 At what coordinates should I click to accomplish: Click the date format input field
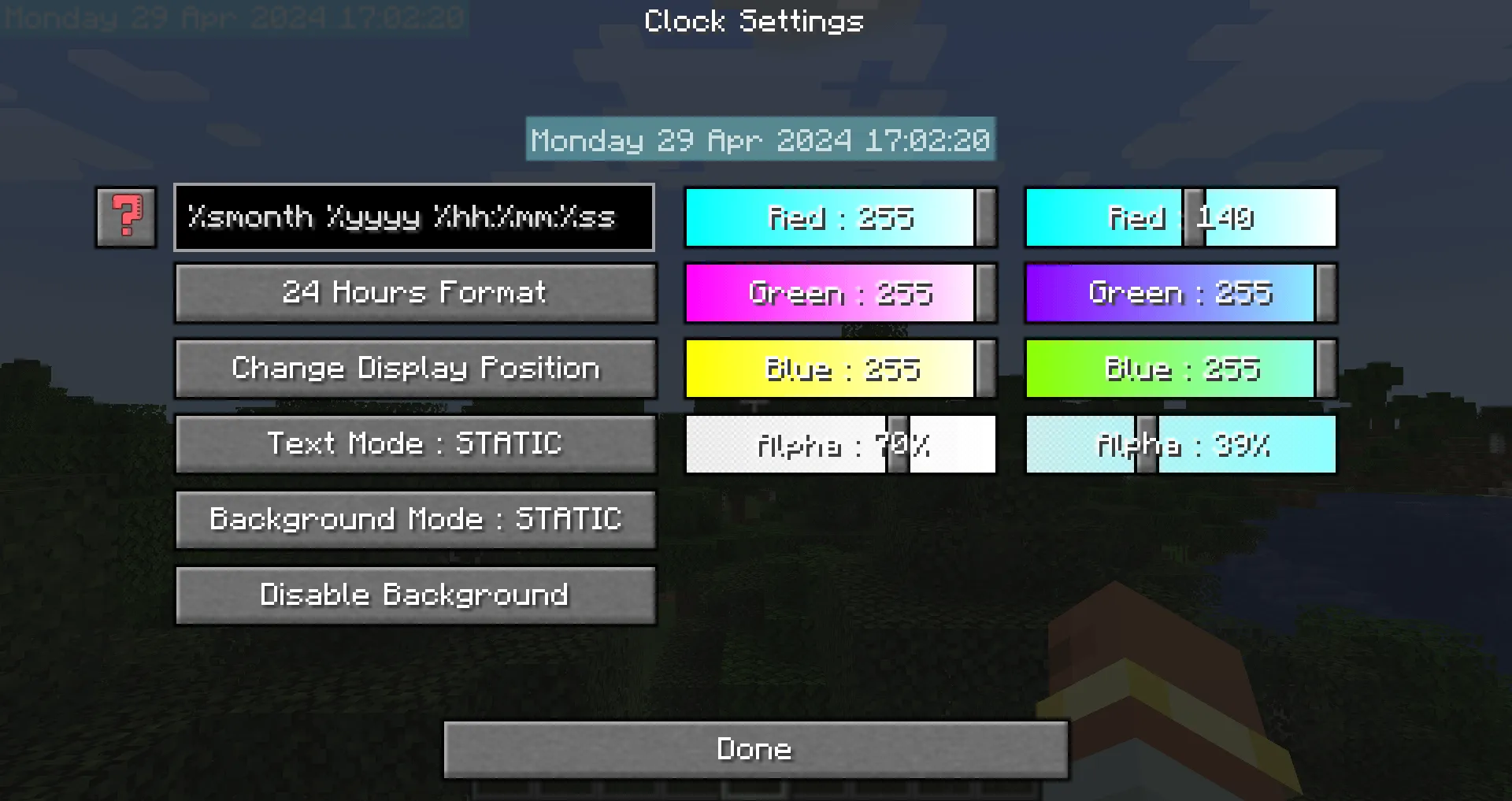tap(413, 218)
